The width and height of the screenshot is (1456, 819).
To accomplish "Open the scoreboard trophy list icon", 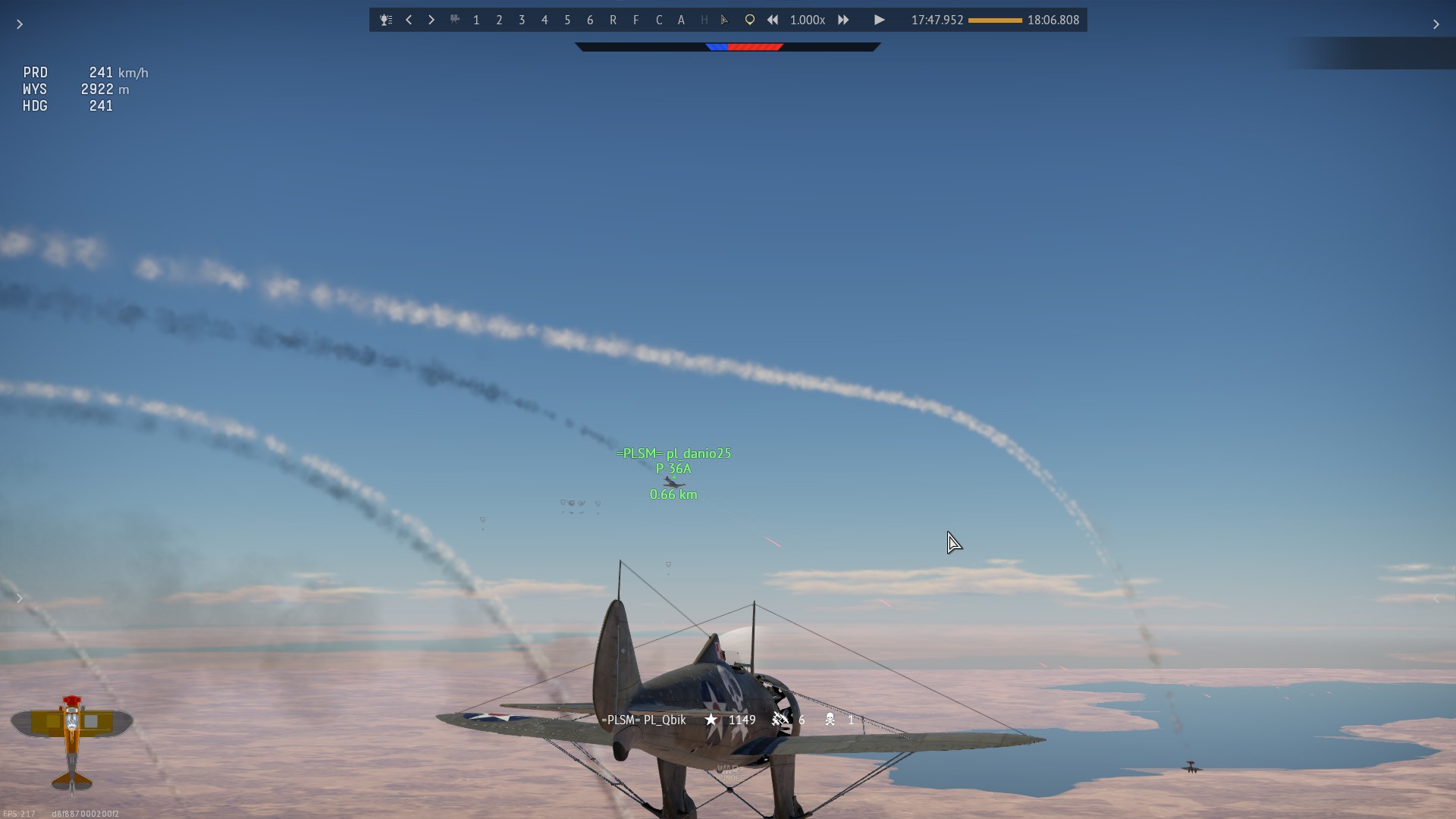I will point(386,20).
